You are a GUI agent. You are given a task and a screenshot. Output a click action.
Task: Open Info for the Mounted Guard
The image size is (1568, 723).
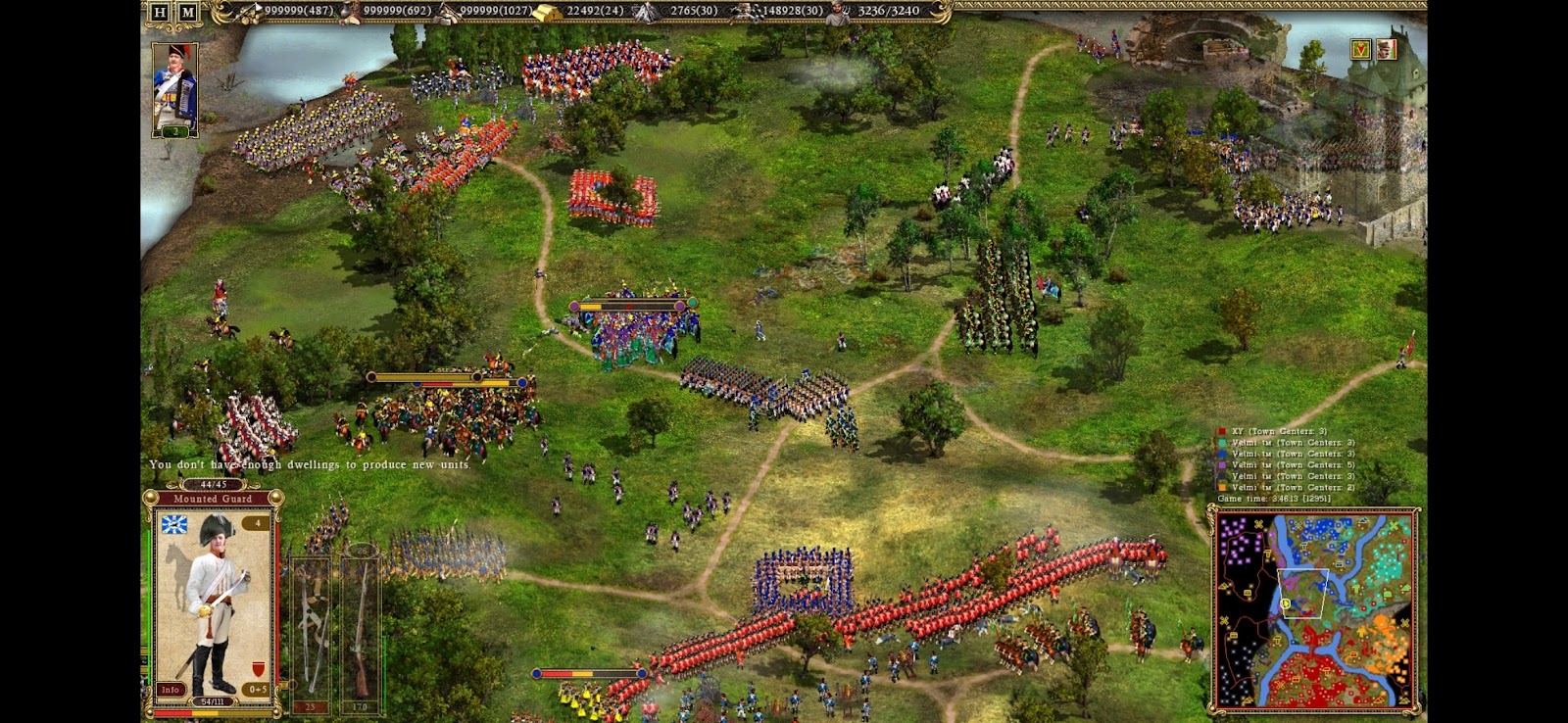click(171, 689)
